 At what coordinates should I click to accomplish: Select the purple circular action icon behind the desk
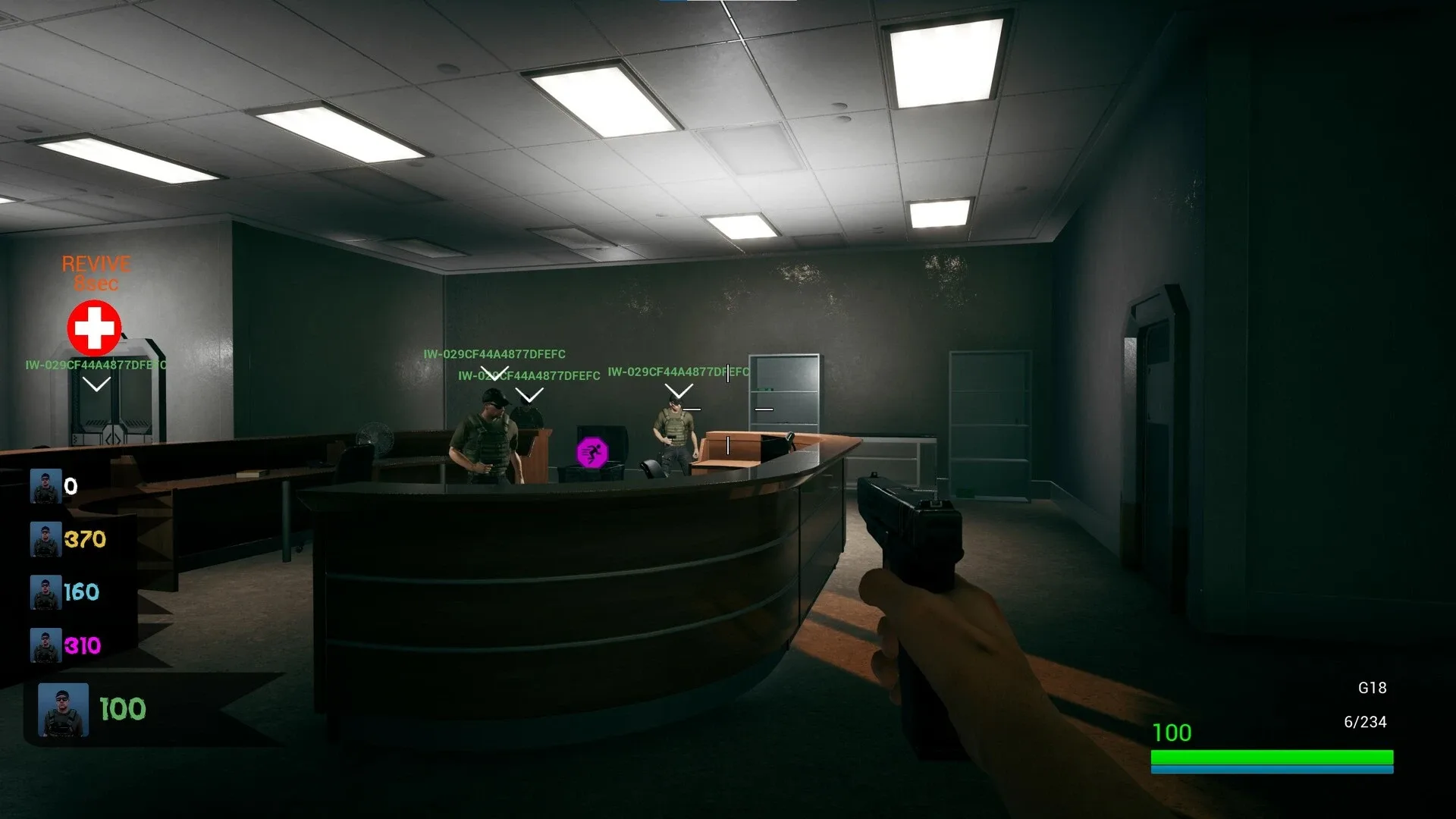594,451
